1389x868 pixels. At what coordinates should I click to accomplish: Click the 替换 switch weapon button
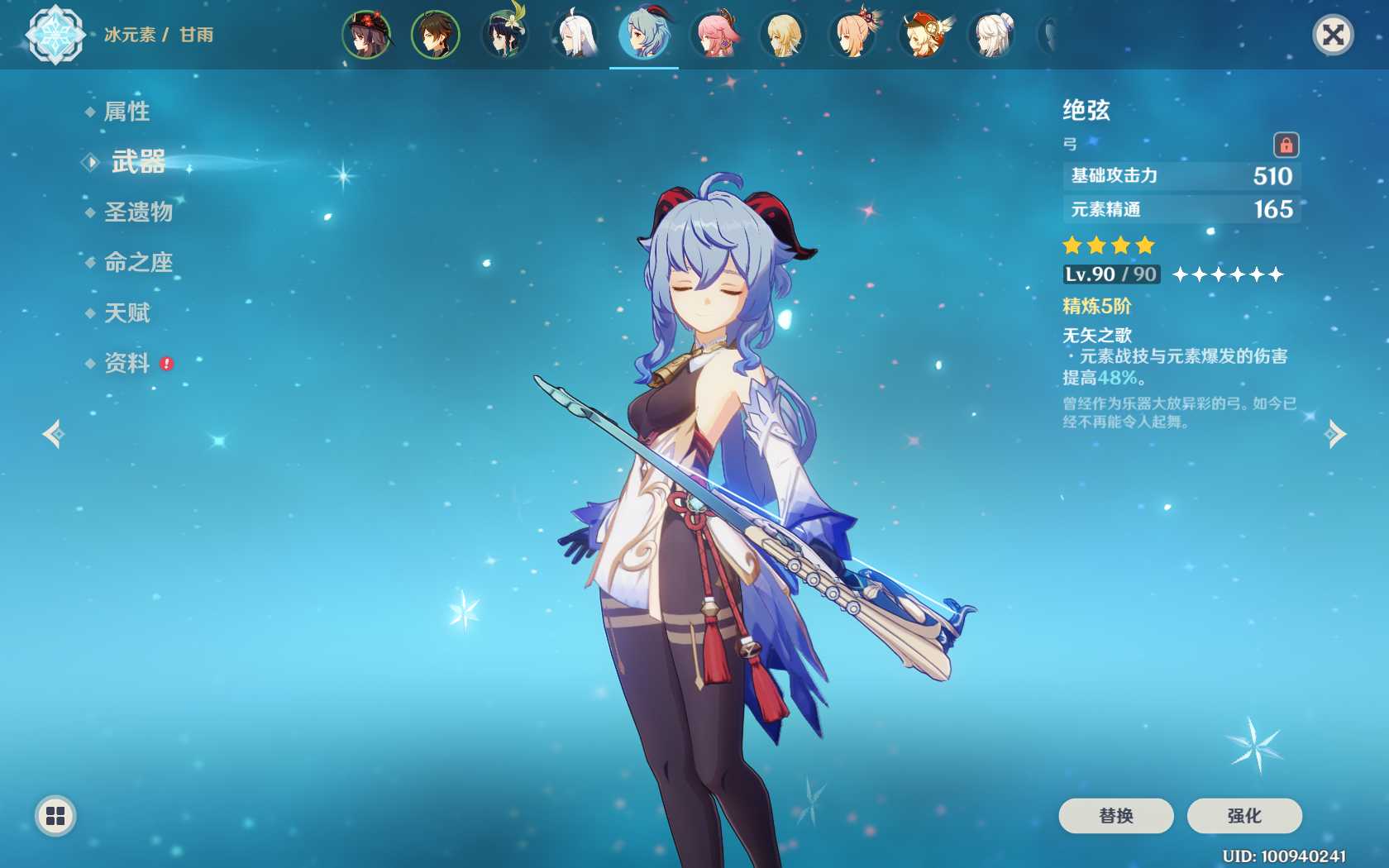point(1115,816)
